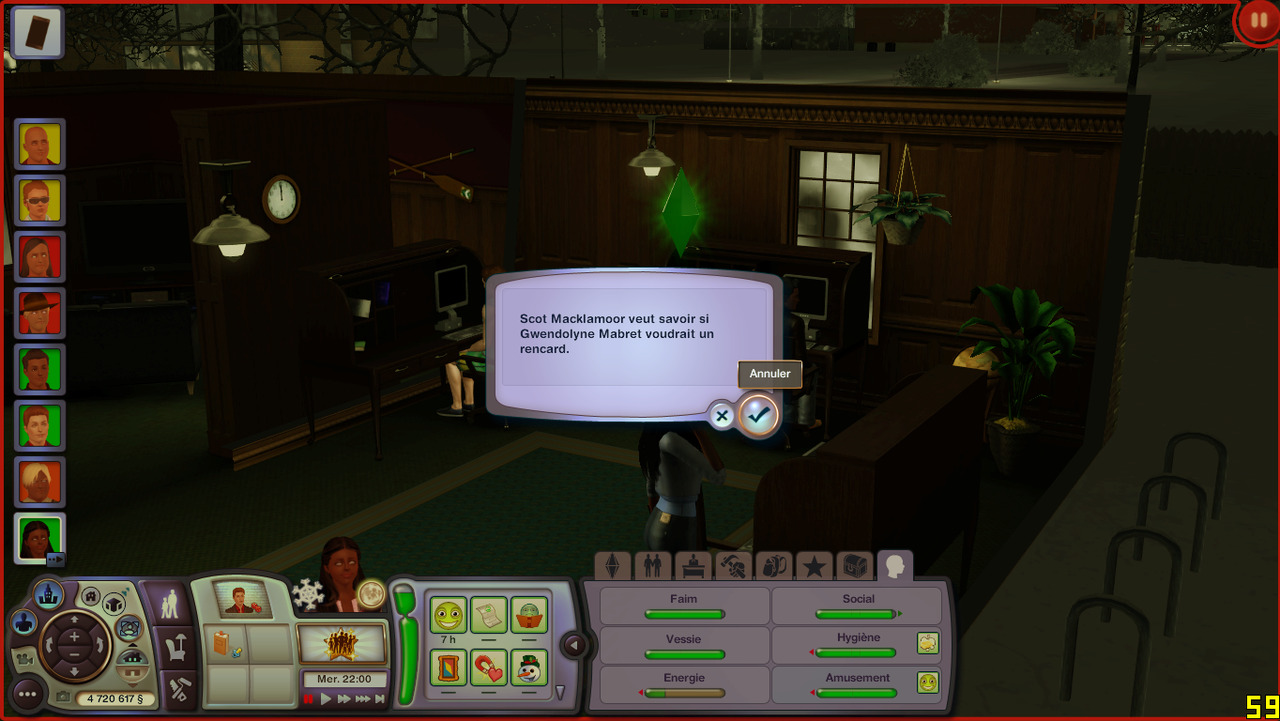Image resolution: width=1280 pixels, height=721 pixels.
Task: Click the red pause button in the corner
Action: (x=1255, y=22)
